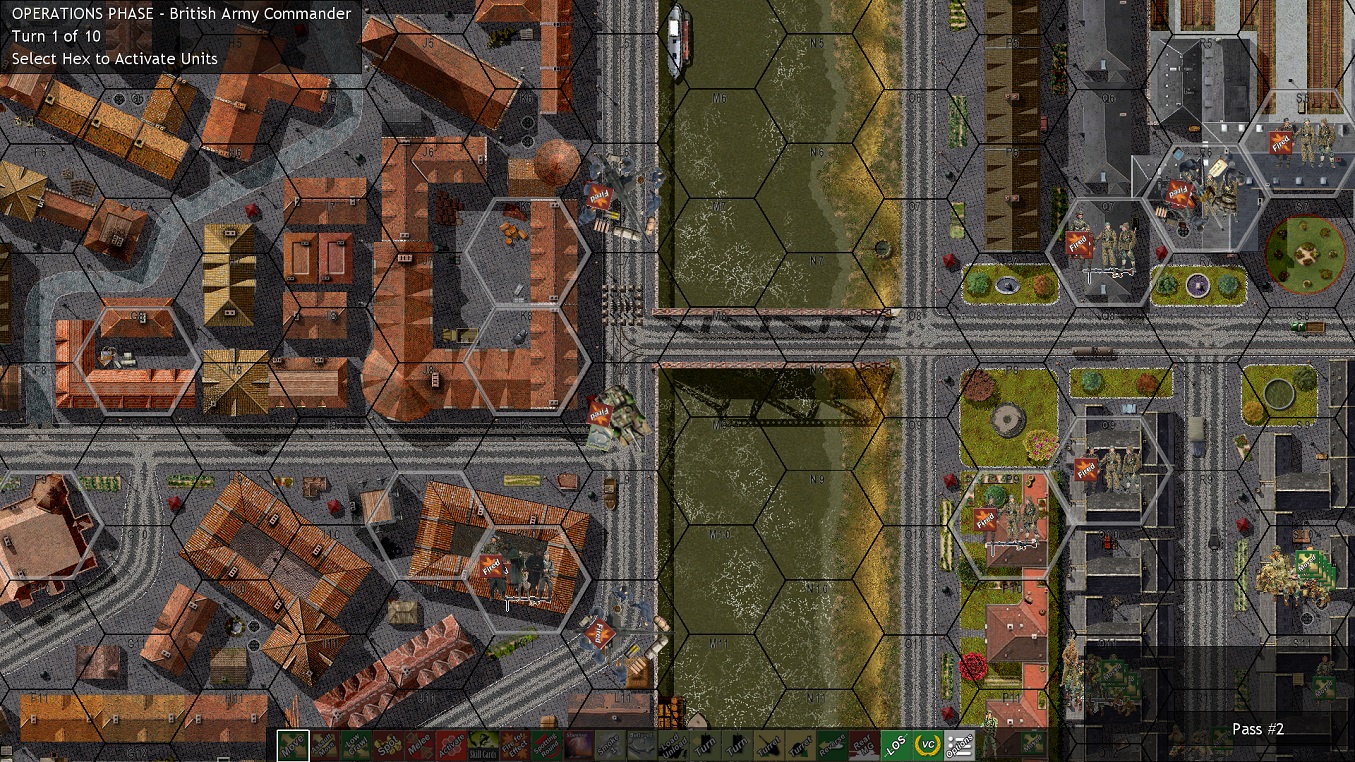This screenshot has width=1355, height=762.
Task: Select the Reverse movement icon
Action: (831, 744)
